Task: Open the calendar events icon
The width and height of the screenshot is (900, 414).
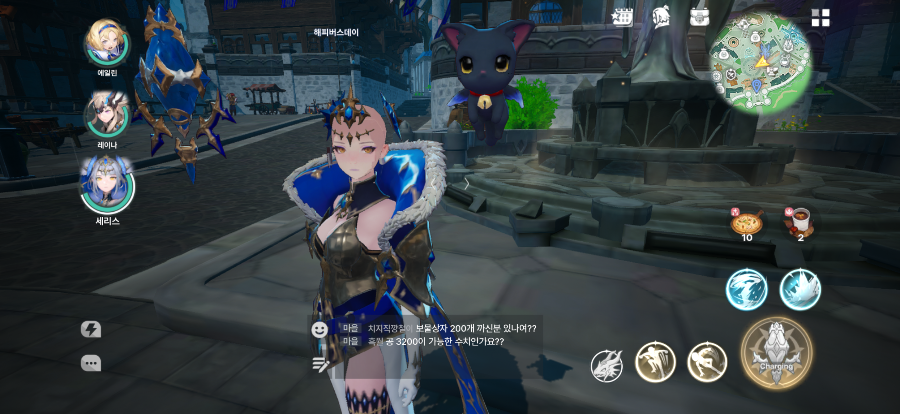Action: click(x=623, y=17)
